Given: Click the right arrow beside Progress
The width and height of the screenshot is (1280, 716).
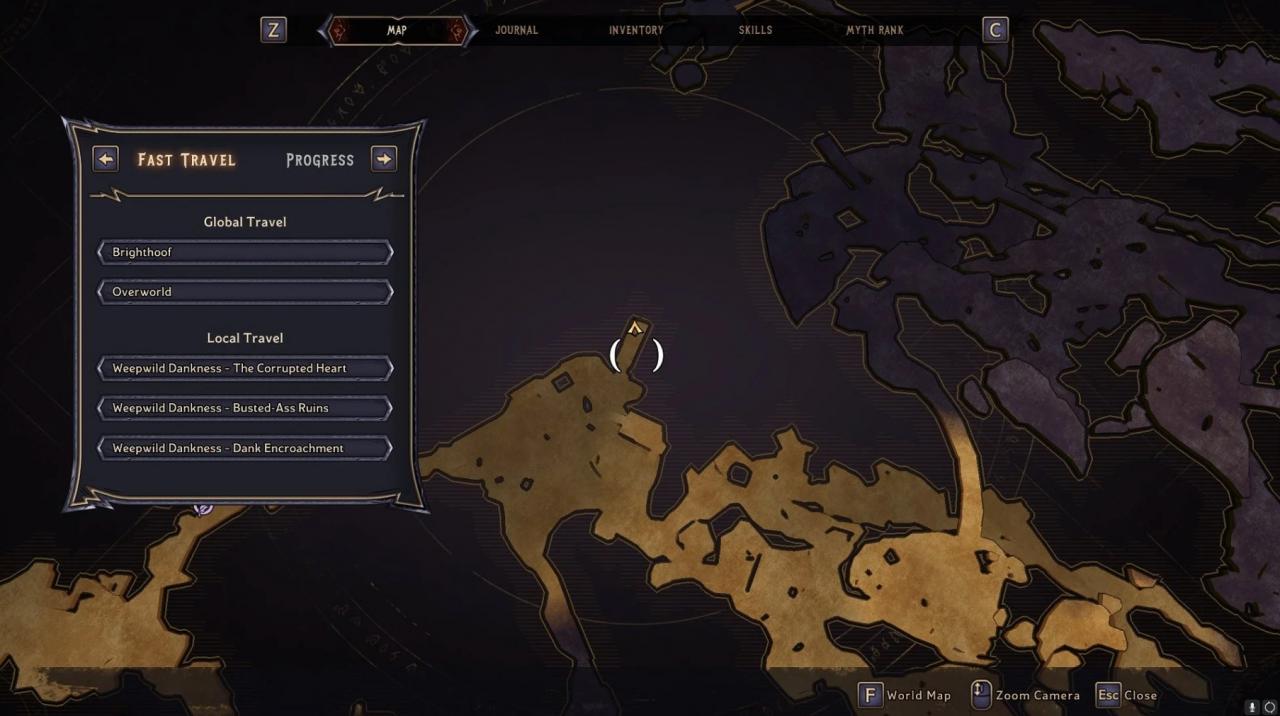Looking at the screenshot, I should pyautogui.click(x=384, y=159).
